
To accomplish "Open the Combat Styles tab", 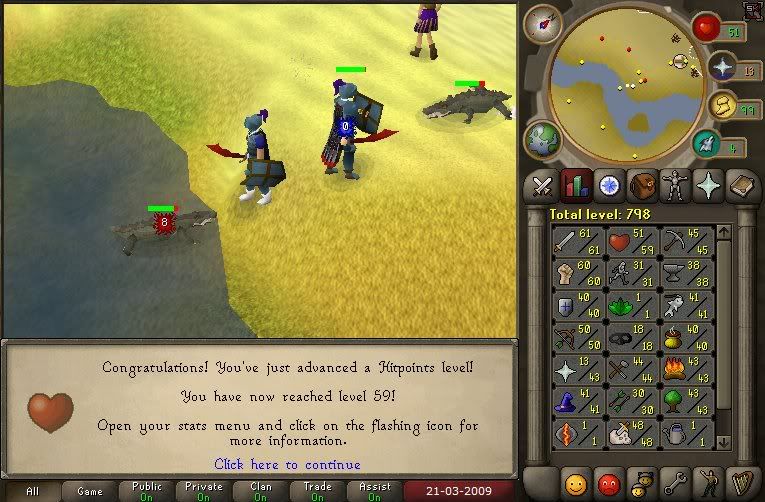I will click(542, 186).
